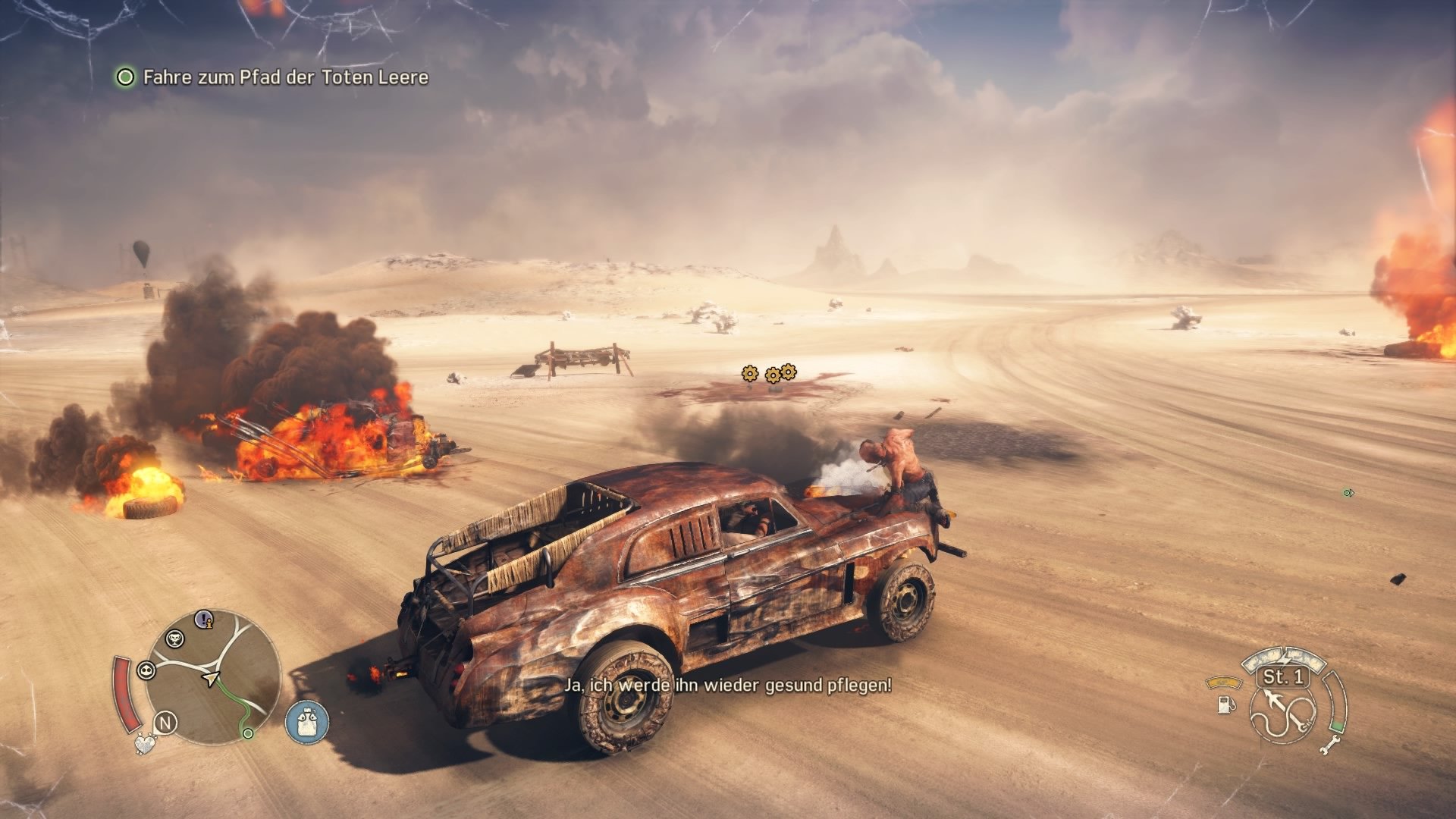Click the lightning bolt on the boost gauge
Viewport: 1456px width, 819px height.
click(x=1284, y=658)
